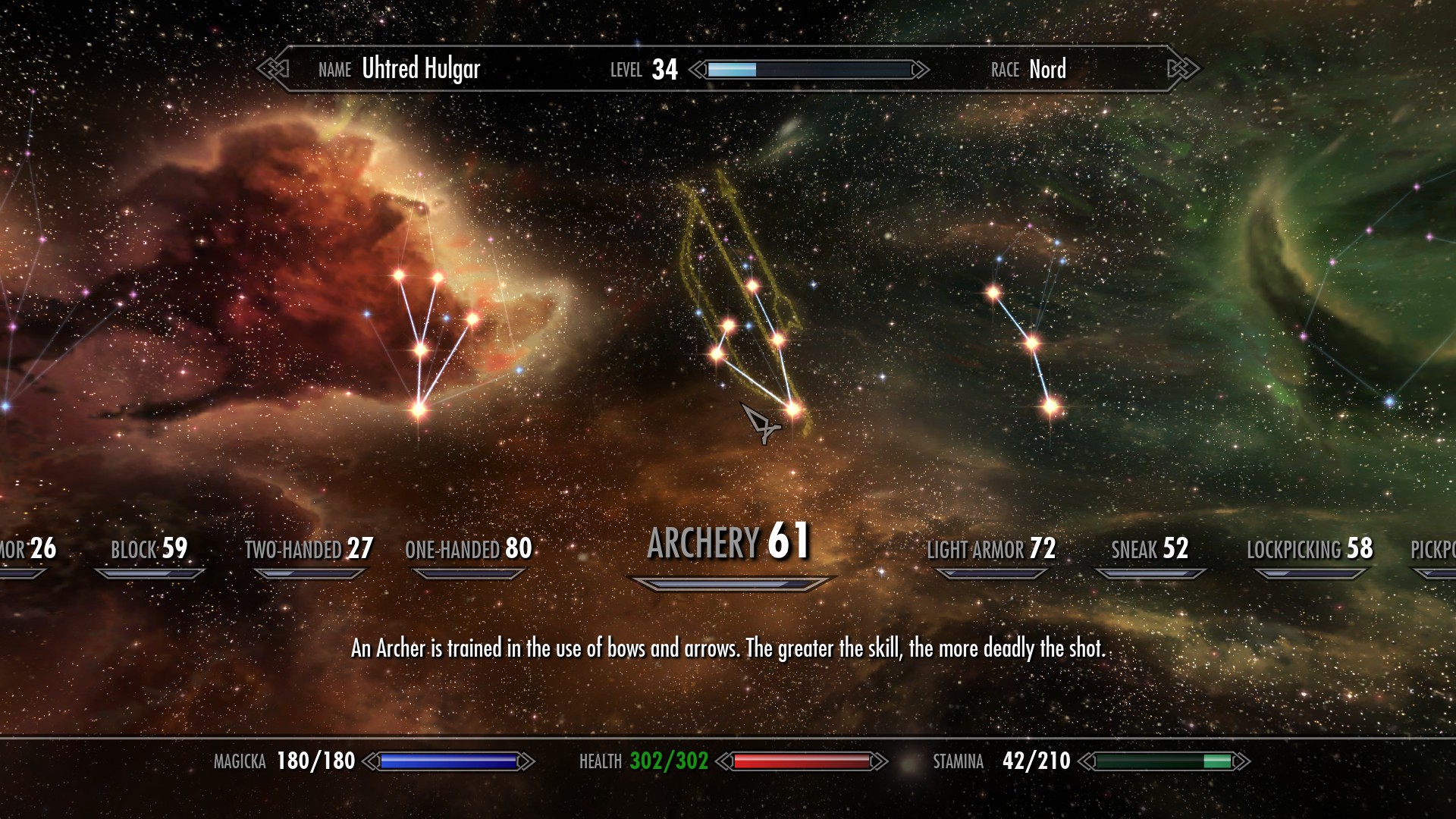The width and height of the screenshot is (1456, 819).
Task: Choose the Lockpicking skill tree
Action: pyautogui.click(x=1310, y=549)
